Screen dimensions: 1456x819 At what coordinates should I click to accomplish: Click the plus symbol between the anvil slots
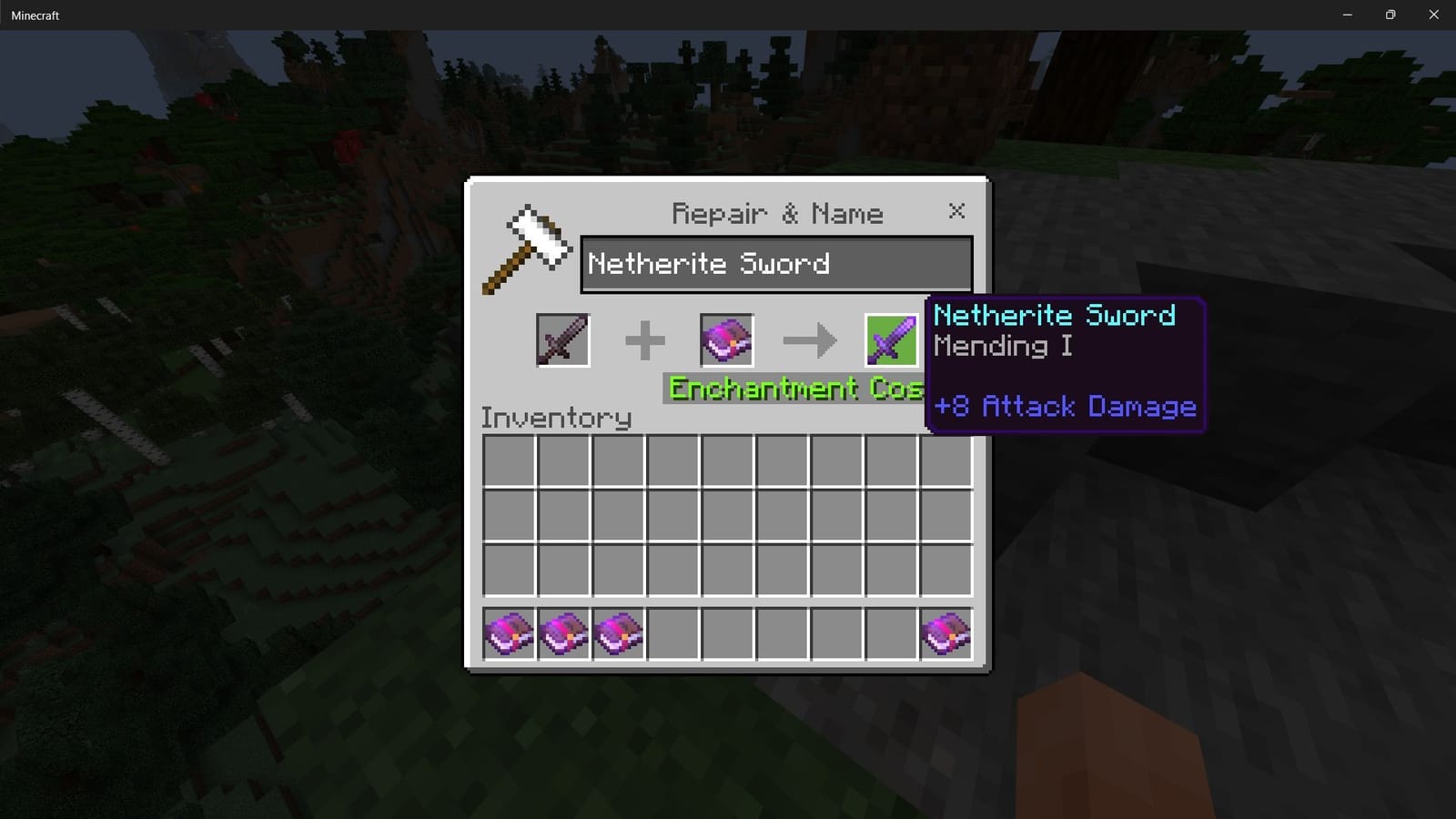645,339
